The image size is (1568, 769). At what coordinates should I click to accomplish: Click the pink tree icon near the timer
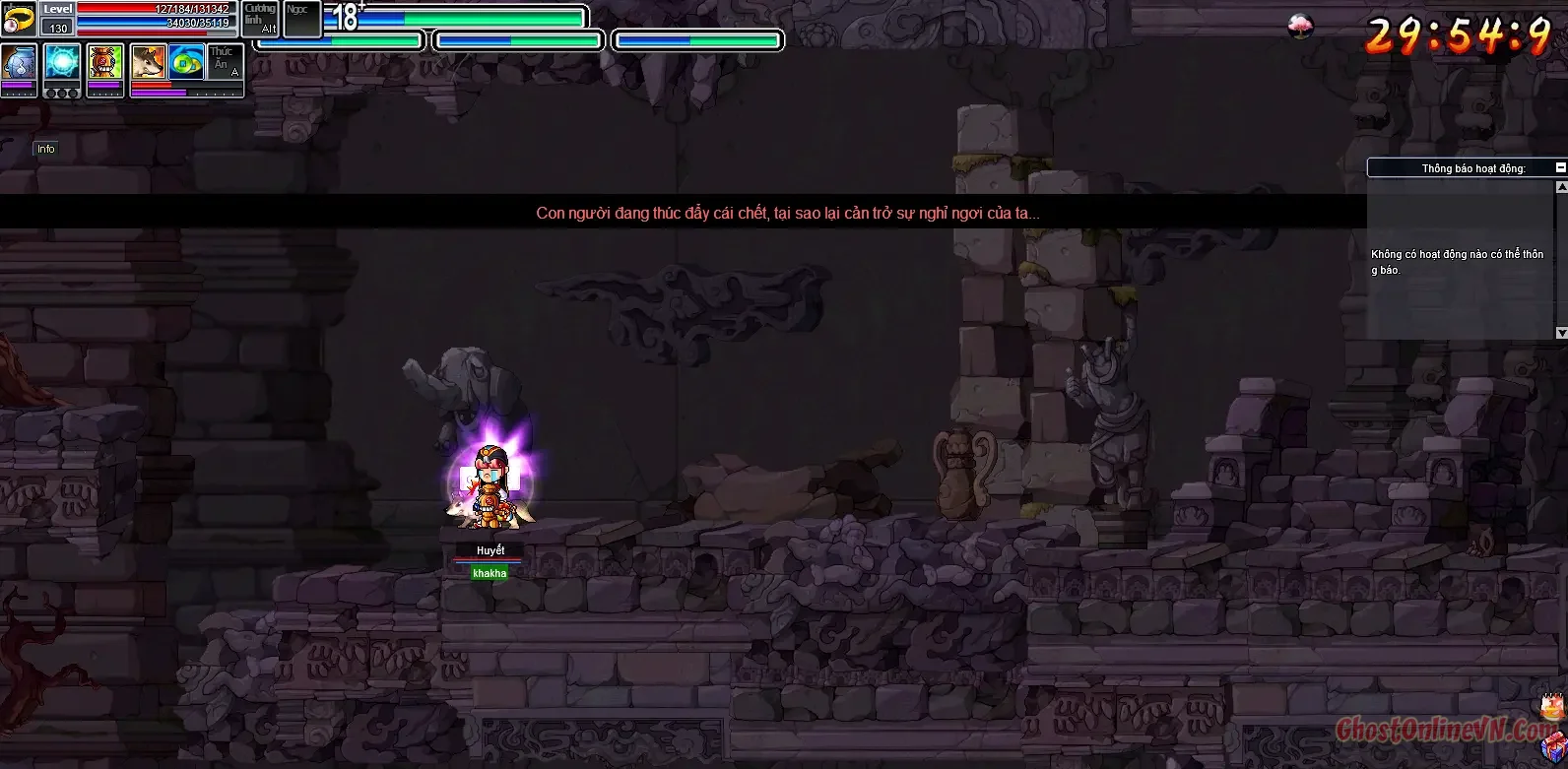1301,25
